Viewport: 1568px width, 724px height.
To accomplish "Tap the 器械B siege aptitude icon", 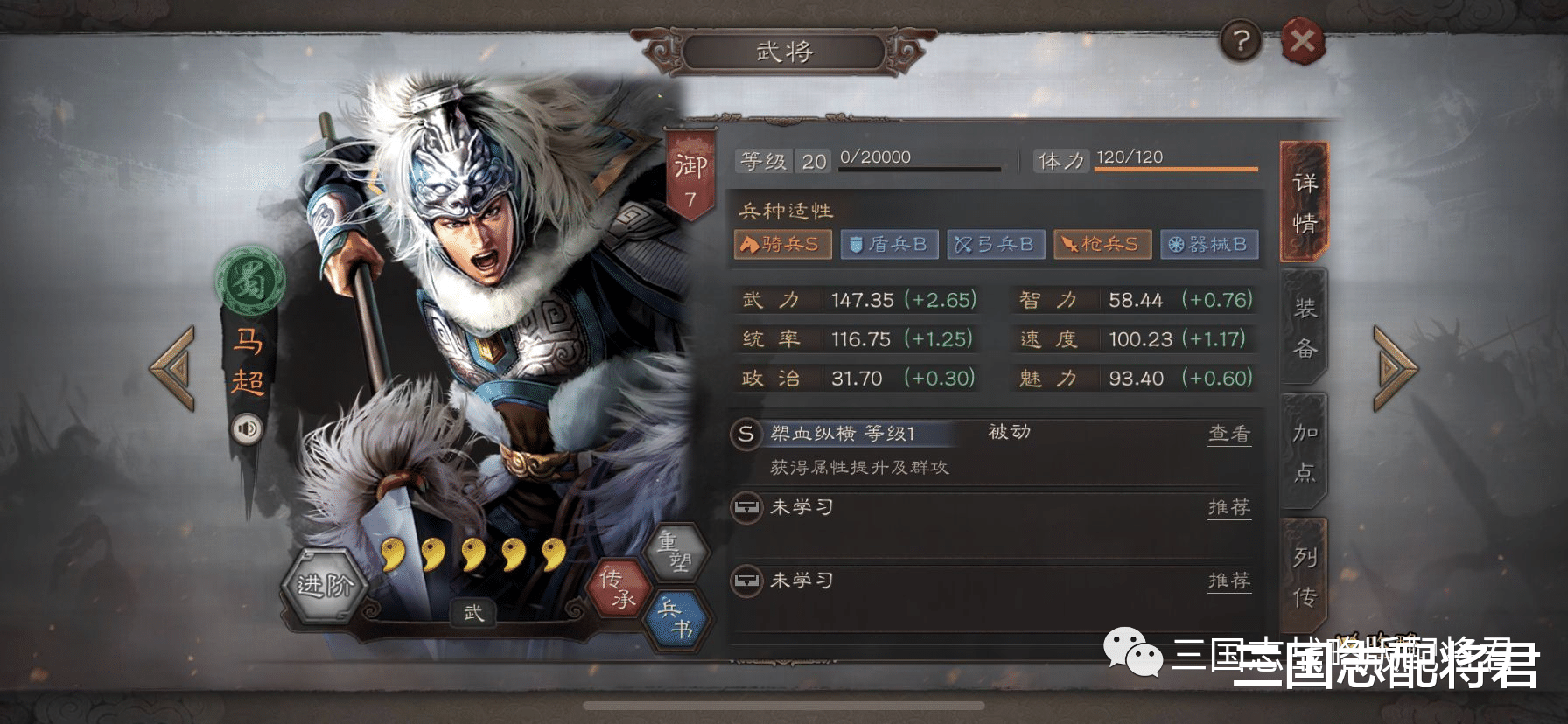I will (1210, 245).
